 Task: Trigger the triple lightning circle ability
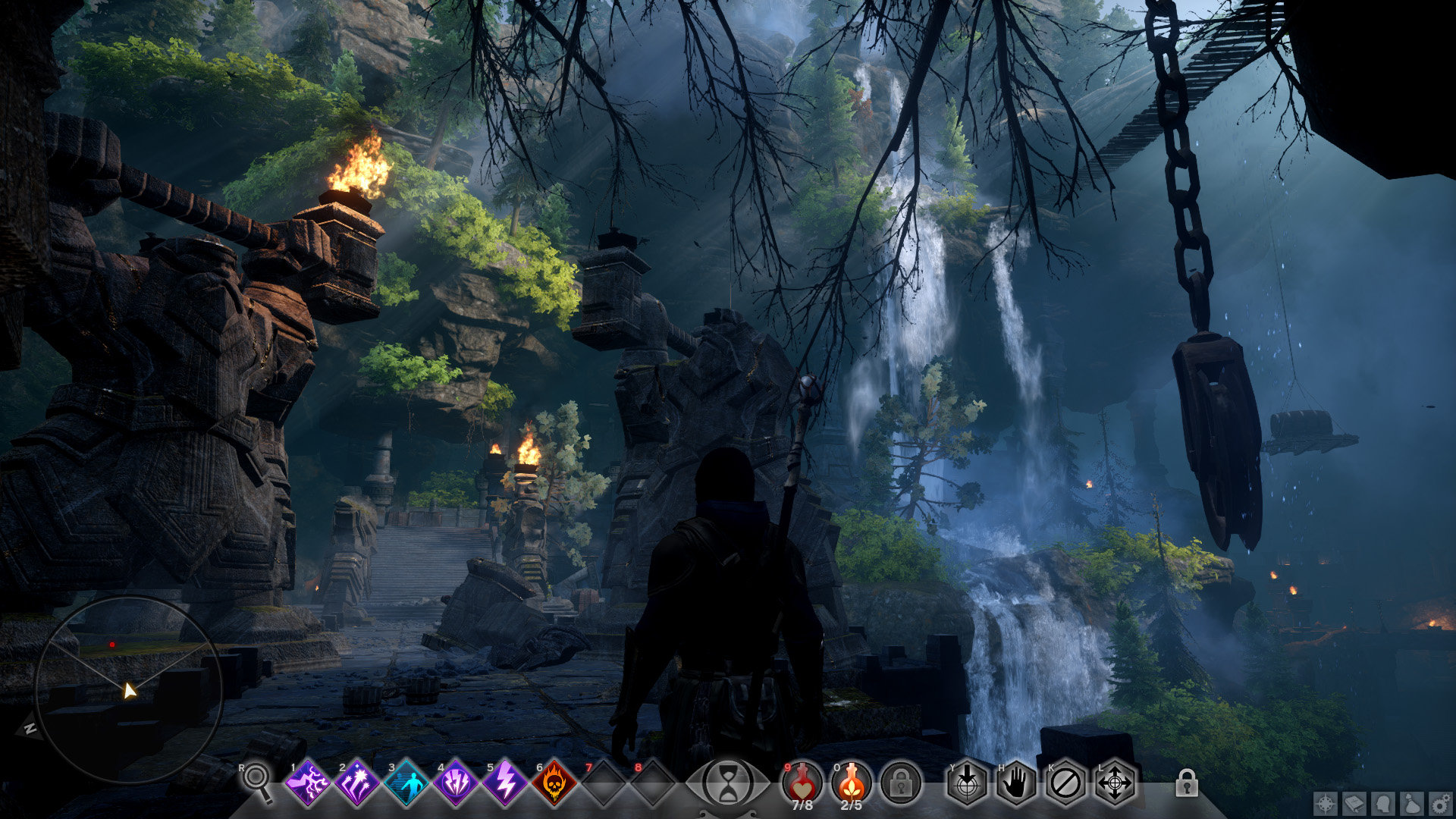(455, 783)
